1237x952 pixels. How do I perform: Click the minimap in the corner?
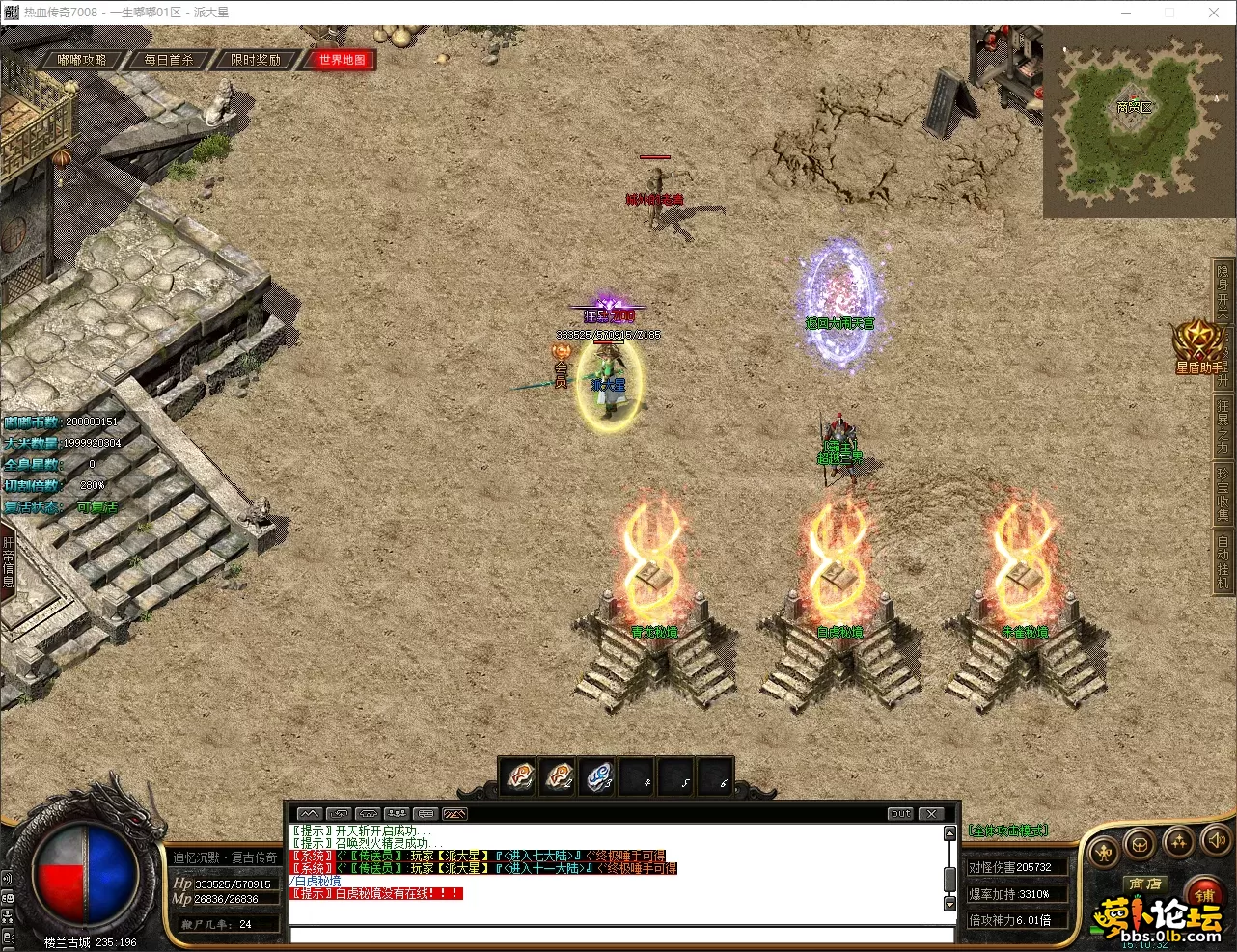[1135, 122]
